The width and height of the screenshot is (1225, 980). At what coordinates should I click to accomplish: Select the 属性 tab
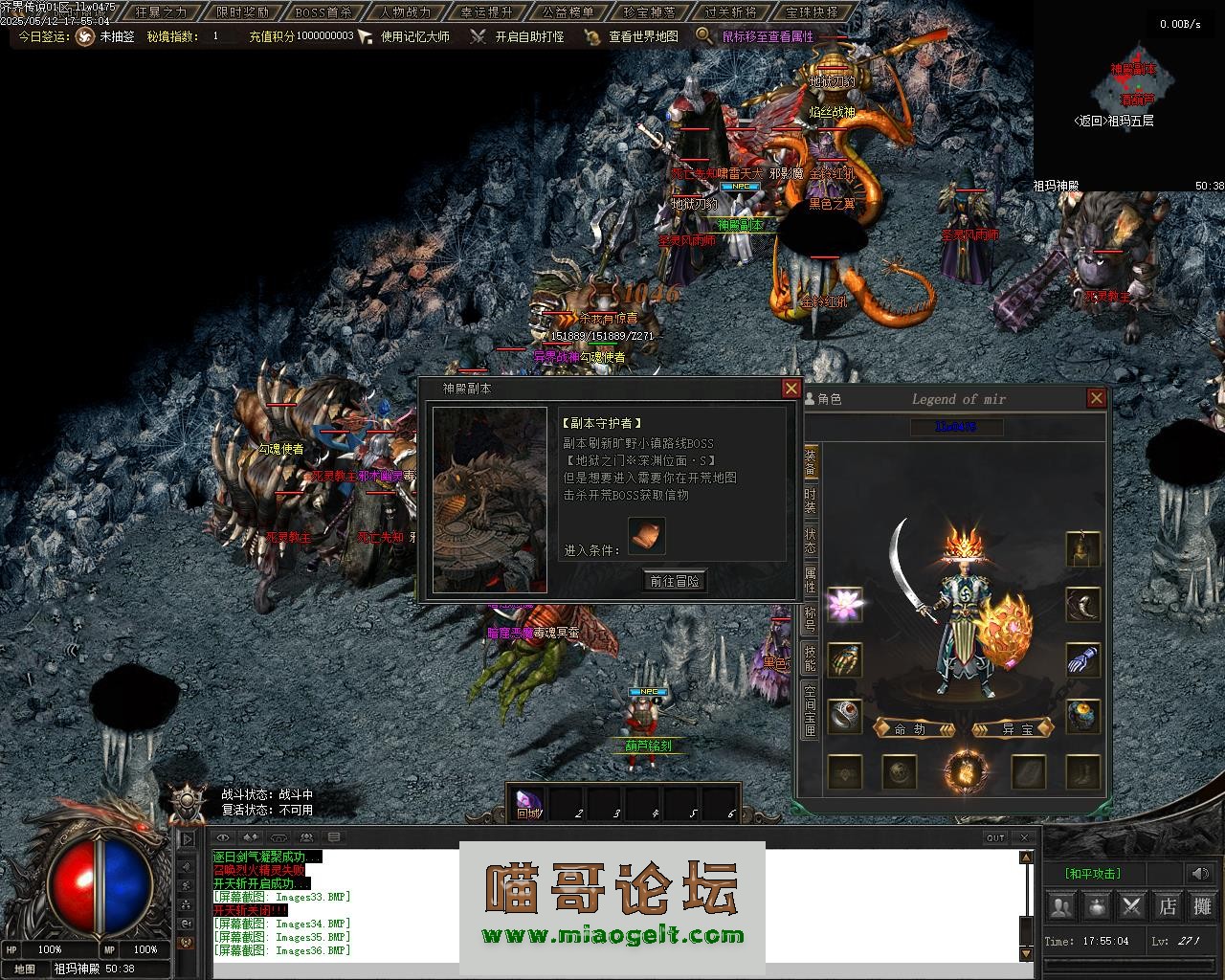(810, 581)
